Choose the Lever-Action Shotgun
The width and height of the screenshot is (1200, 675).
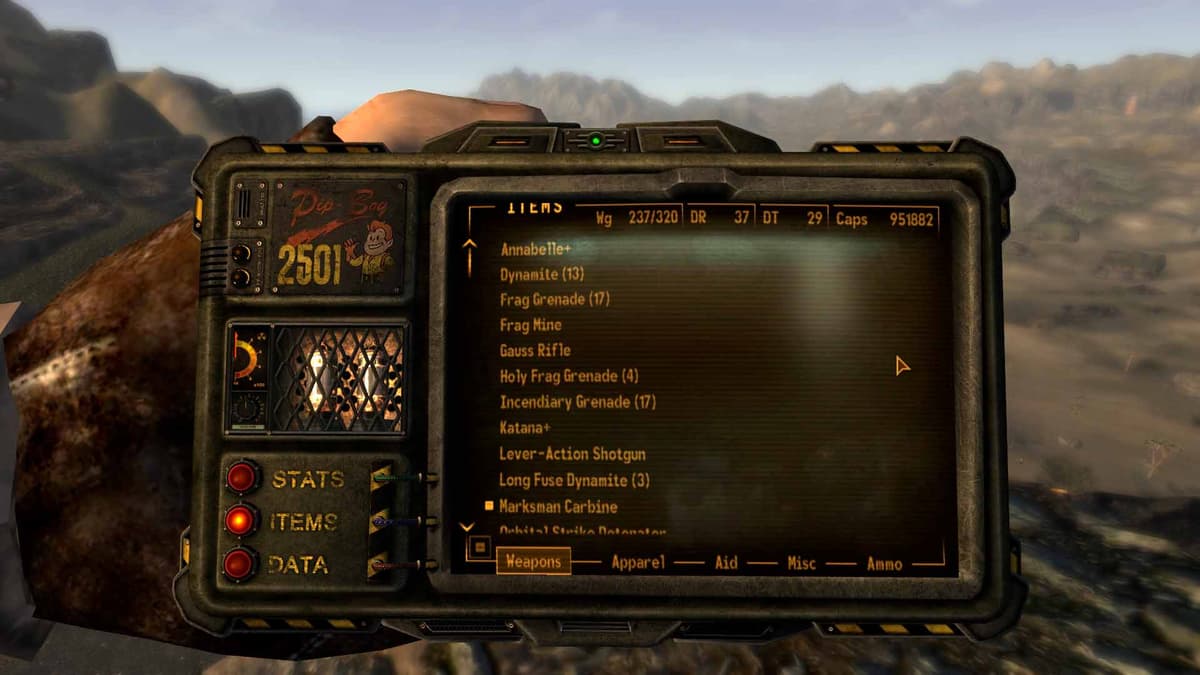[572, 454]
